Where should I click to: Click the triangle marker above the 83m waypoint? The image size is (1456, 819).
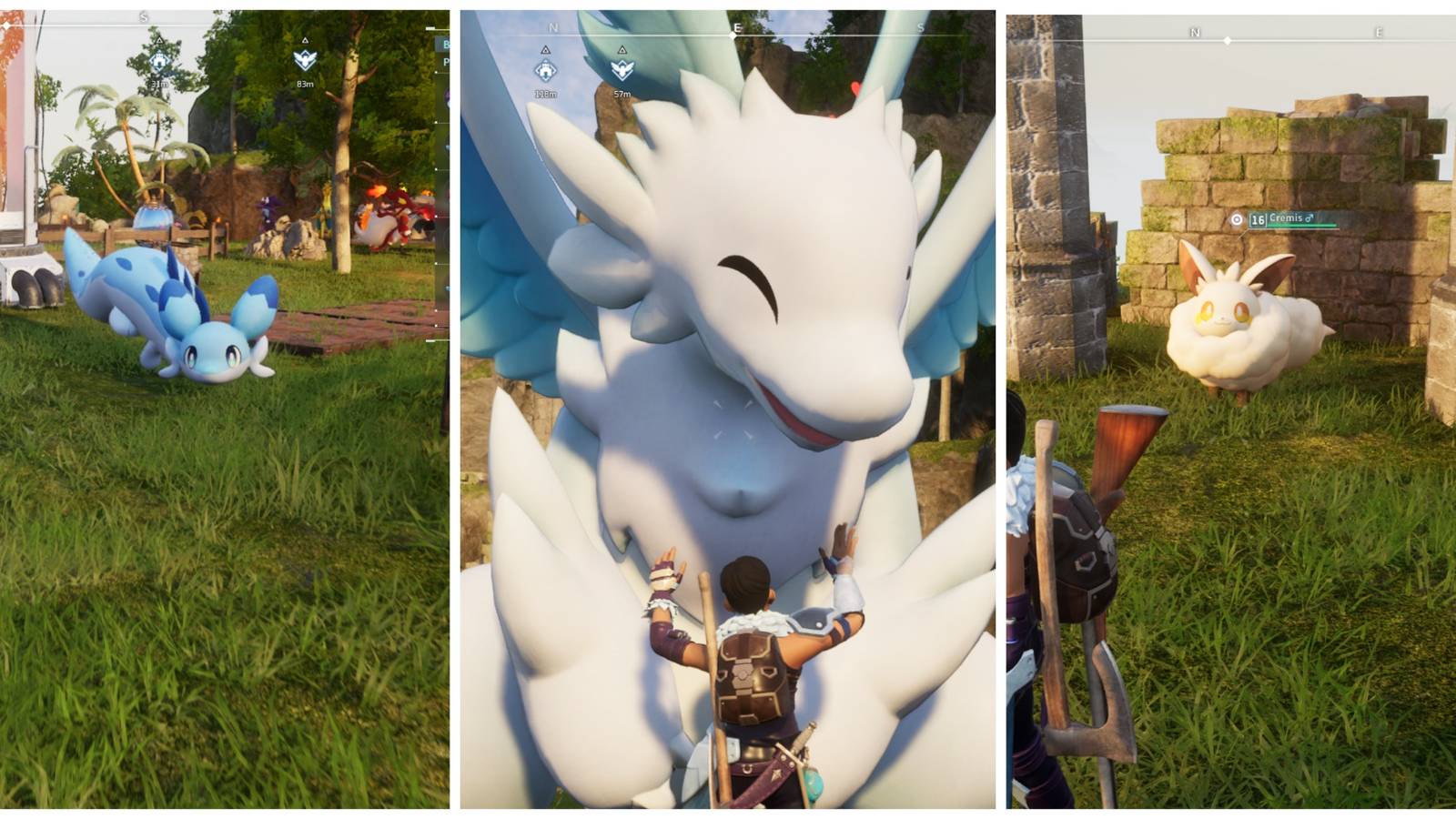pyautogui.click(x=303, y=39)
